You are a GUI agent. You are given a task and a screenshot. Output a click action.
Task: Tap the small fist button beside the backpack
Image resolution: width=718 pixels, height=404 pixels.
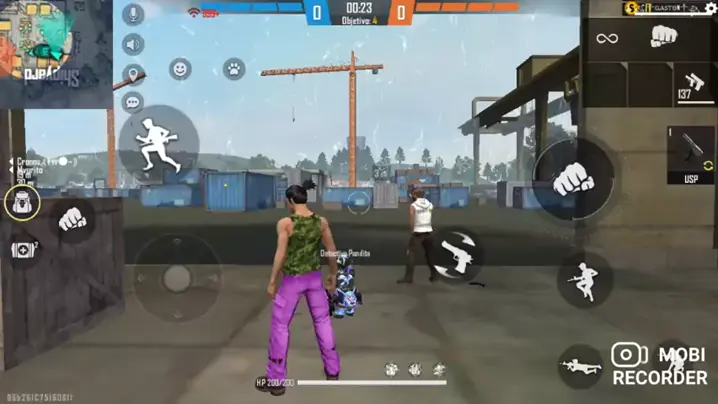pyautogui.click(x=72, y=218)
